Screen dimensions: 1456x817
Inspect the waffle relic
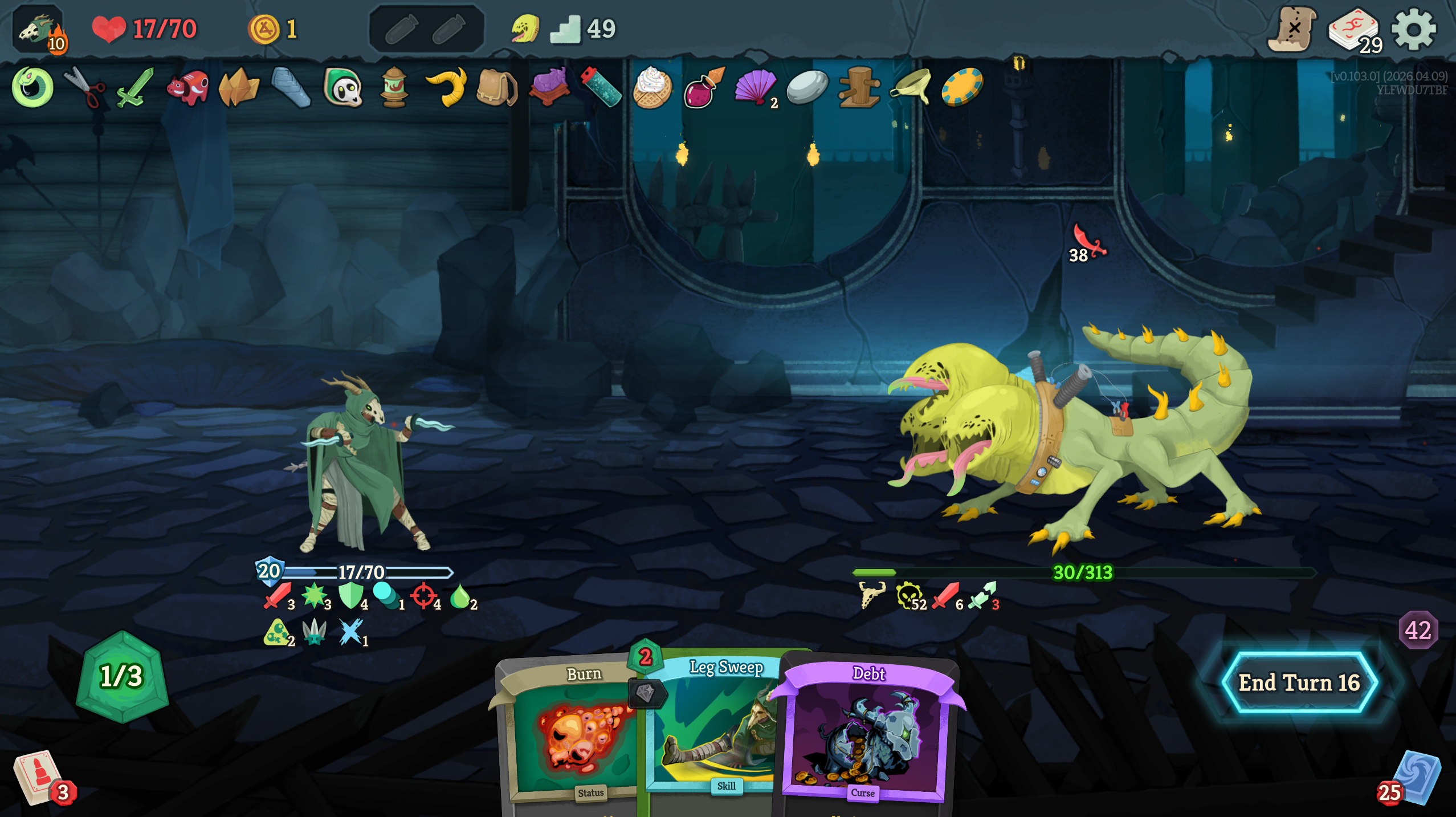[x=652, y=87]
